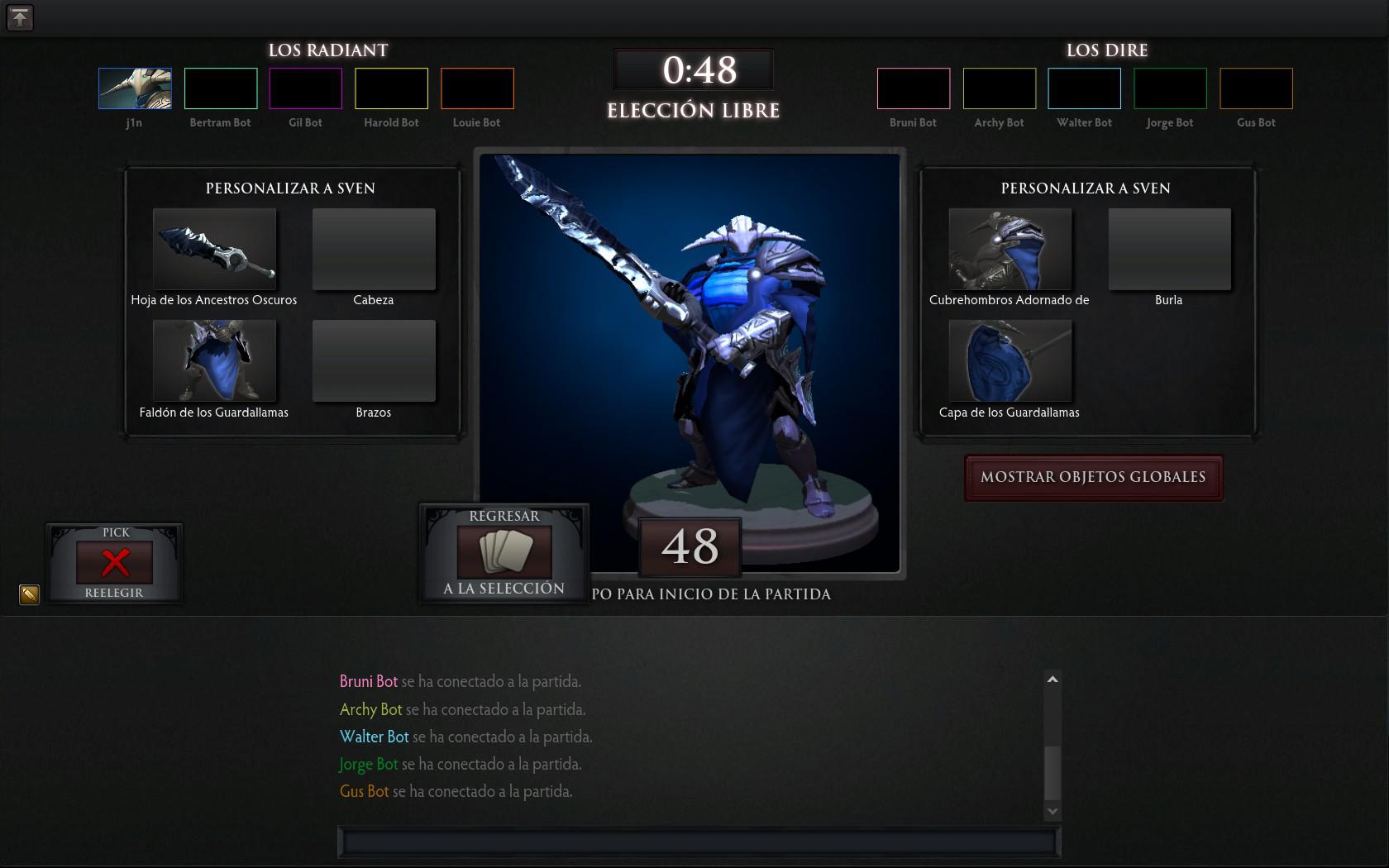Select j1n's Sven hero portrait

135,88
